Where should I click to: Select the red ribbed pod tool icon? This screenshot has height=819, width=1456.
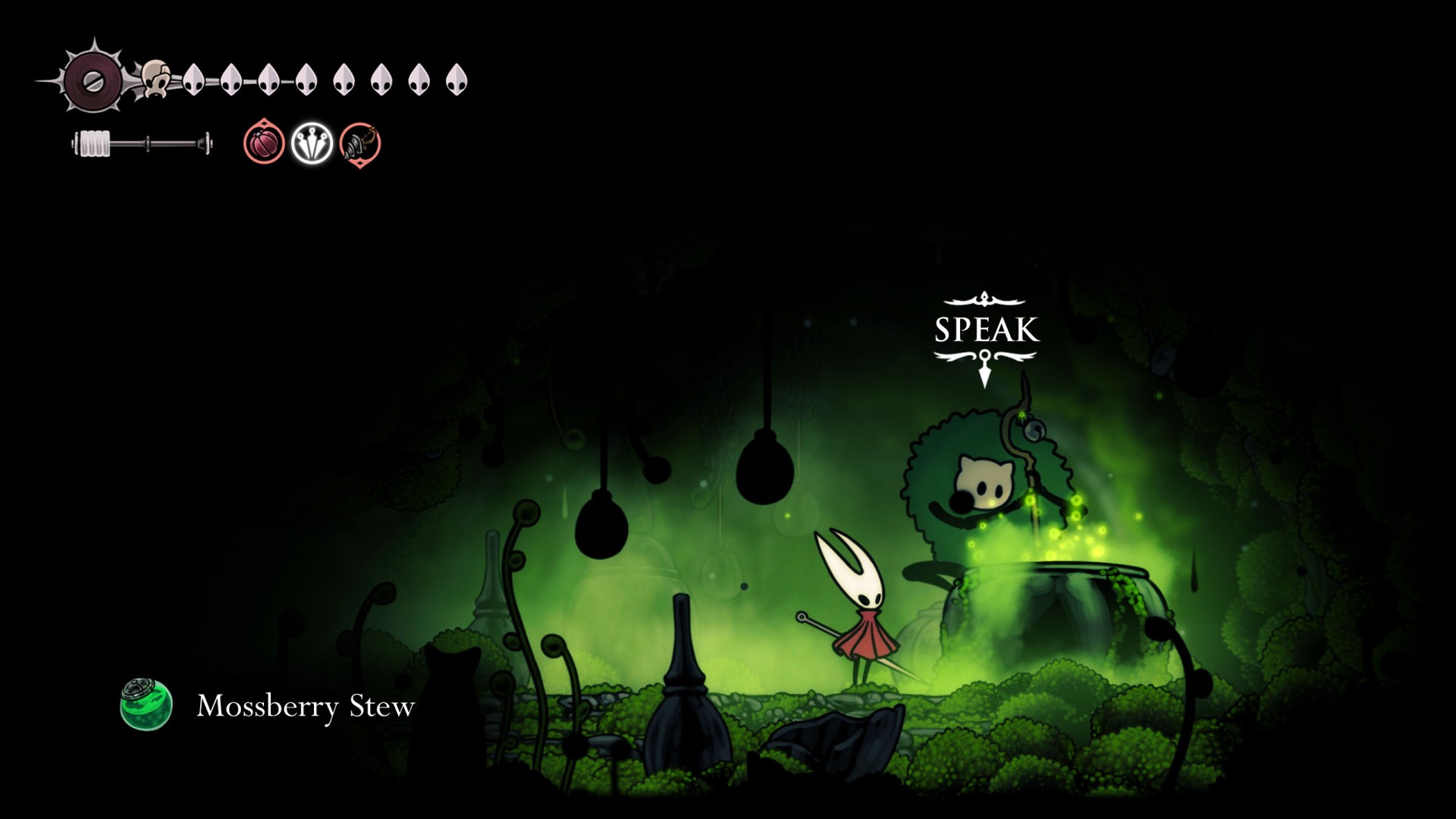[x=264, y=143]
